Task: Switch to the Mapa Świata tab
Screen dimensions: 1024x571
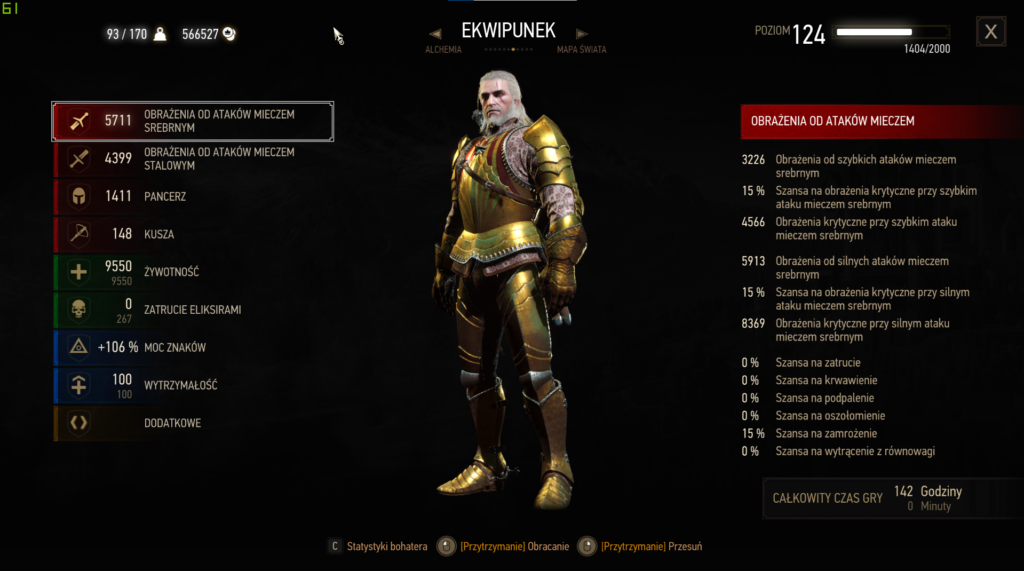Action: pos(581,49)
